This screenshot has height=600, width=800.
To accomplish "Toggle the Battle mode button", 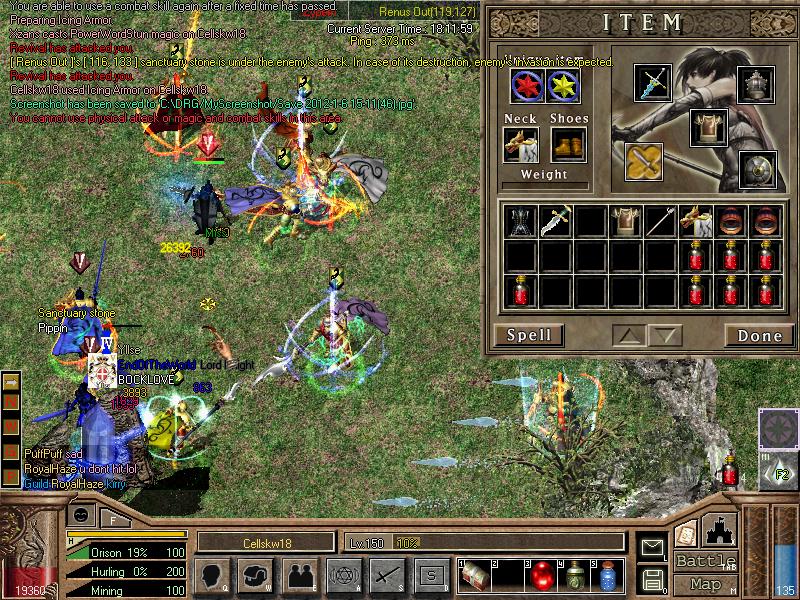I will (705, 561).
